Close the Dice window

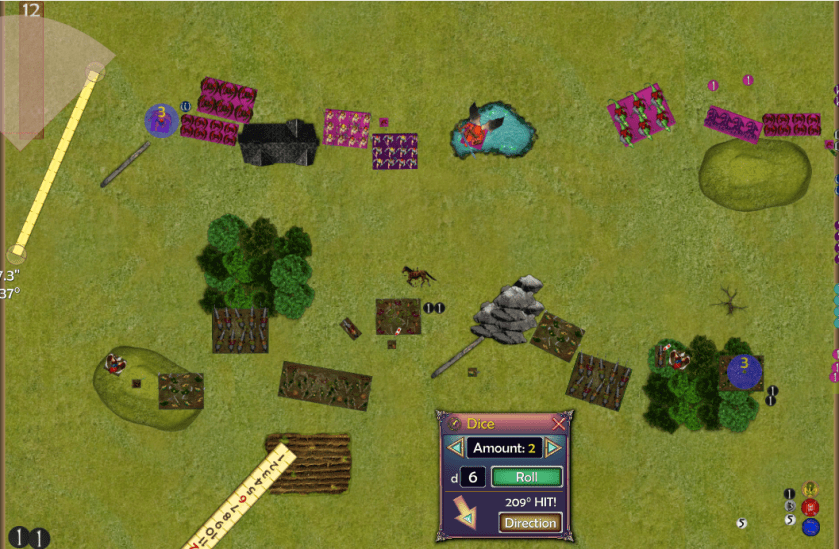click(x=559, y=423)
